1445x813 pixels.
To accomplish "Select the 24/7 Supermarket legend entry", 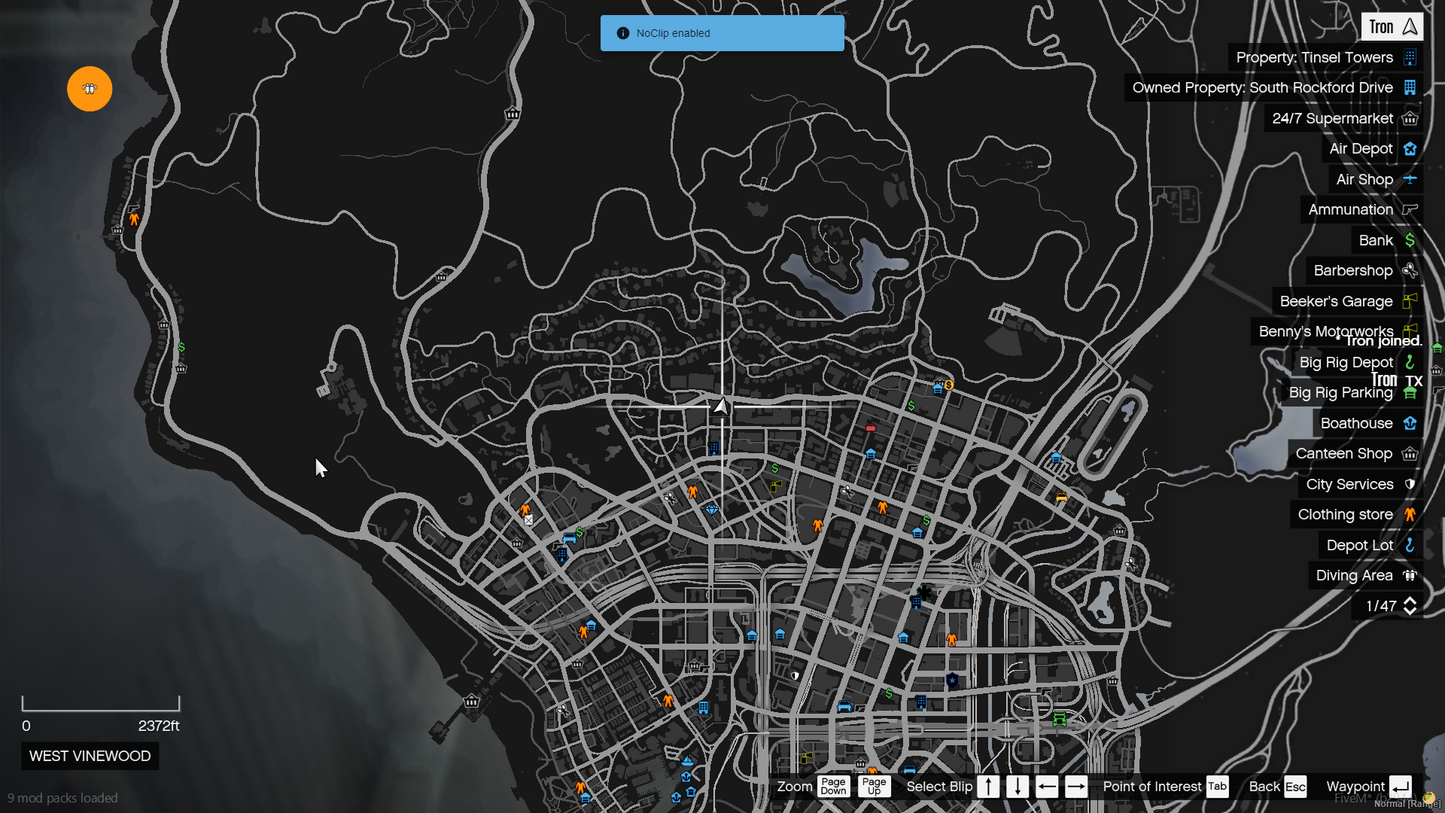I will pos(1332,119).
